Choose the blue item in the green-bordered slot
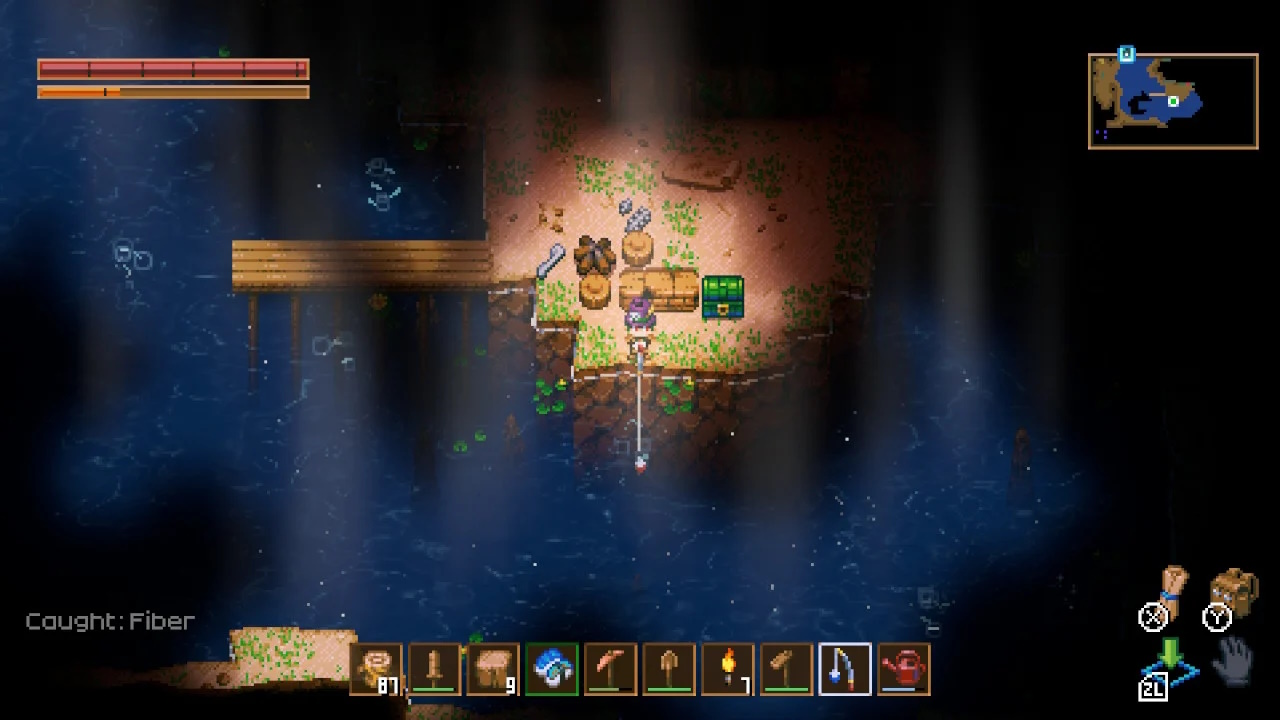Screen dimensions: 1280x720 [x=552, y=669]
